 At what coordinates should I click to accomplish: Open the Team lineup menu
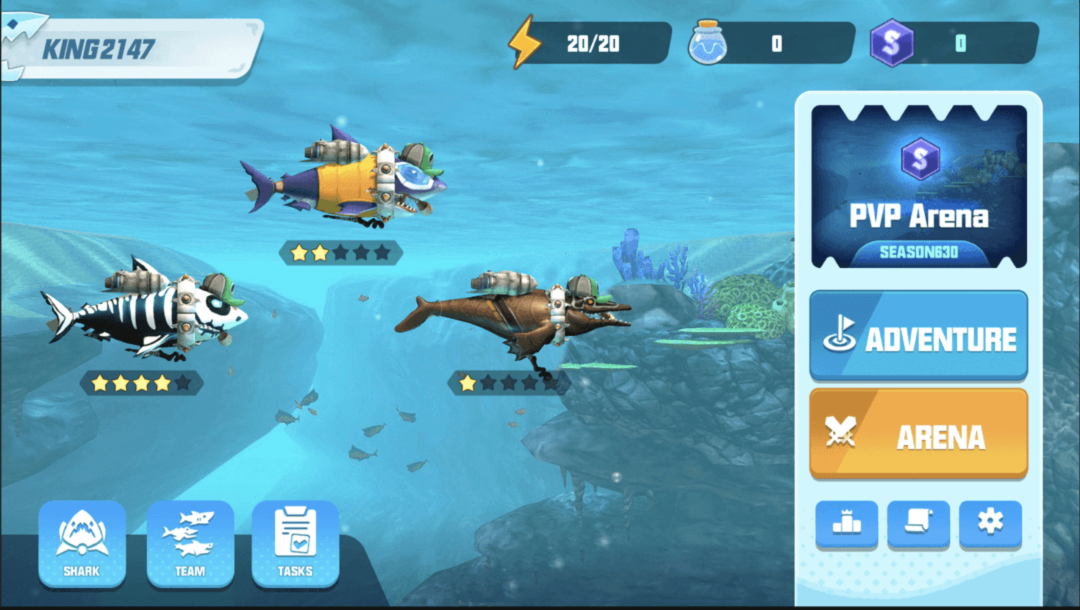(190, 543)
